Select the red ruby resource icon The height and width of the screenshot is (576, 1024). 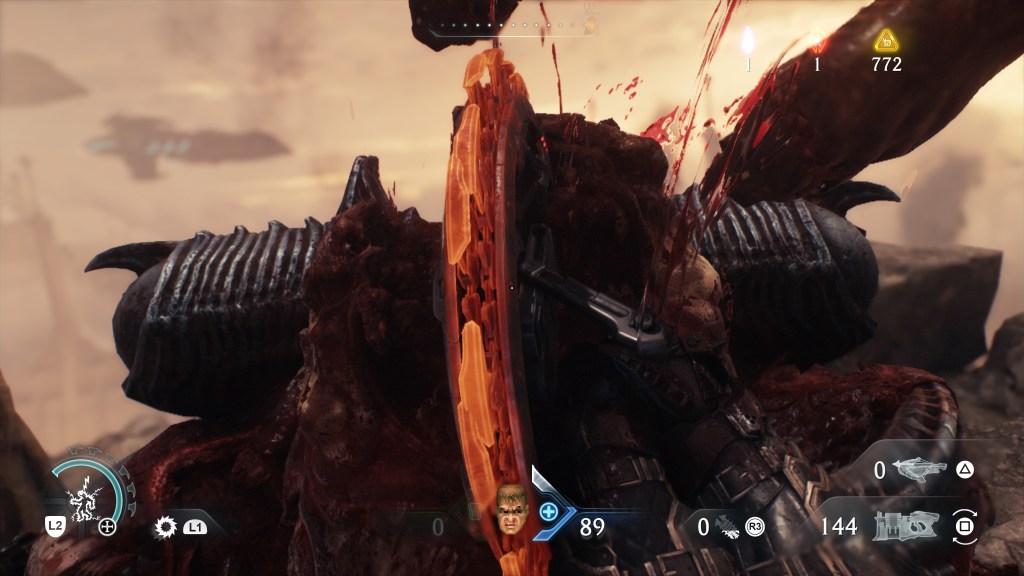(x=817, y=41)
